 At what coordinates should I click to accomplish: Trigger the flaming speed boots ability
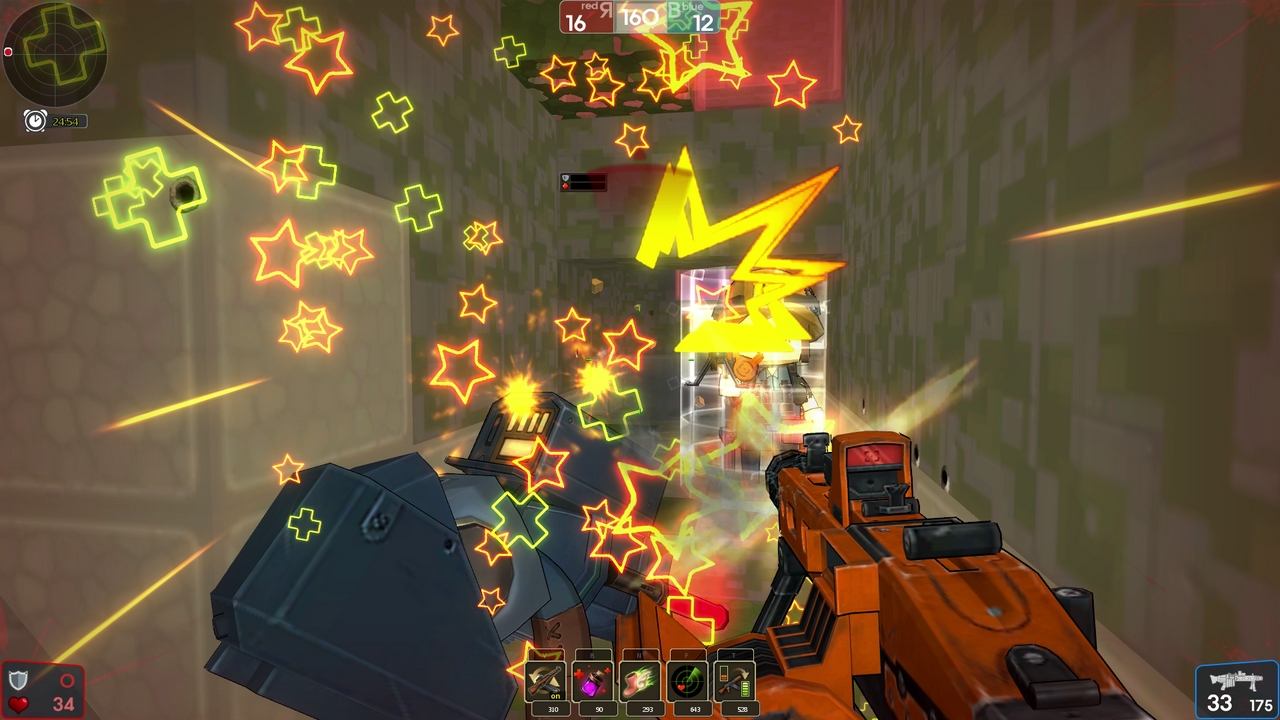641,682
